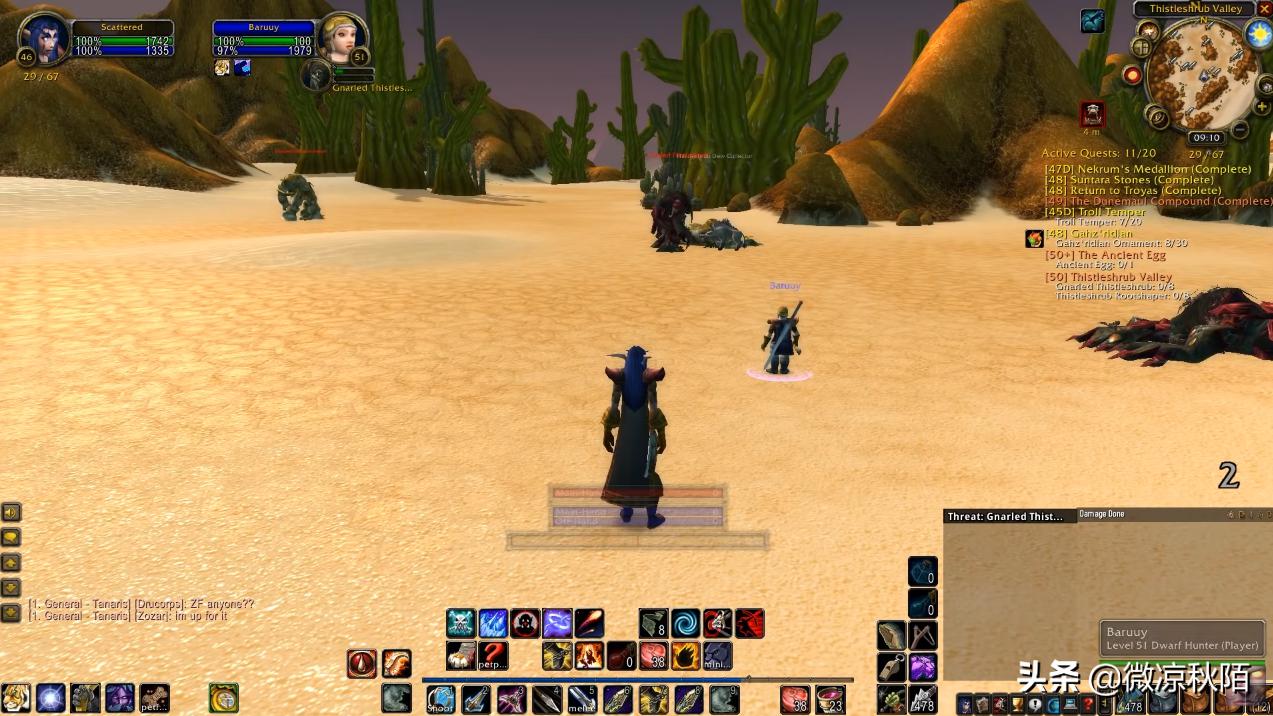Use the Gahz'ridian quest item icon
The image size is (1273, 716).
pyautogui.click(x=1034, y=239)
